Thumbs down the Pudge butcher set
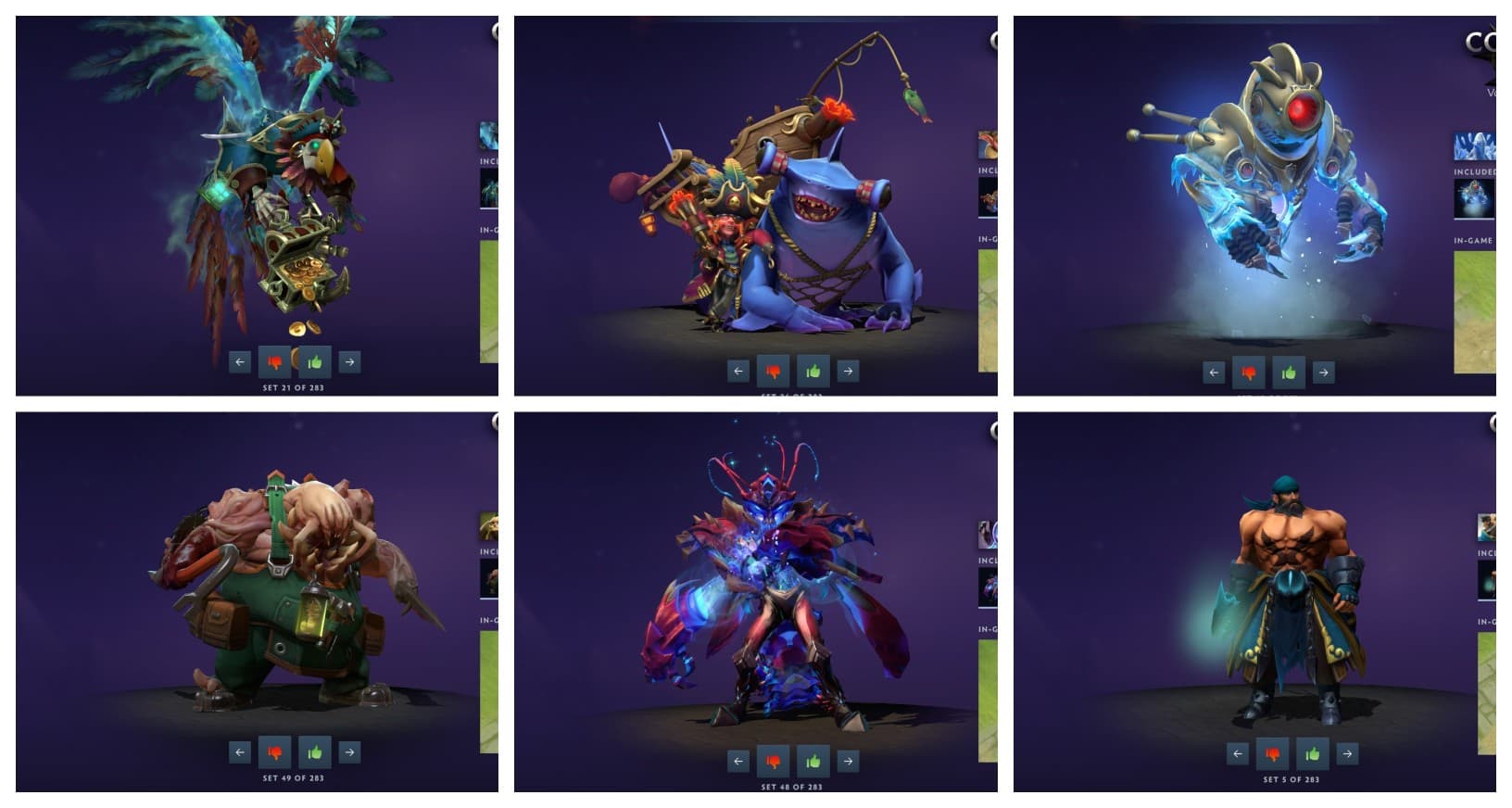Image resolution: width=1512 pixels, height=808 pixels. (276, 751)
